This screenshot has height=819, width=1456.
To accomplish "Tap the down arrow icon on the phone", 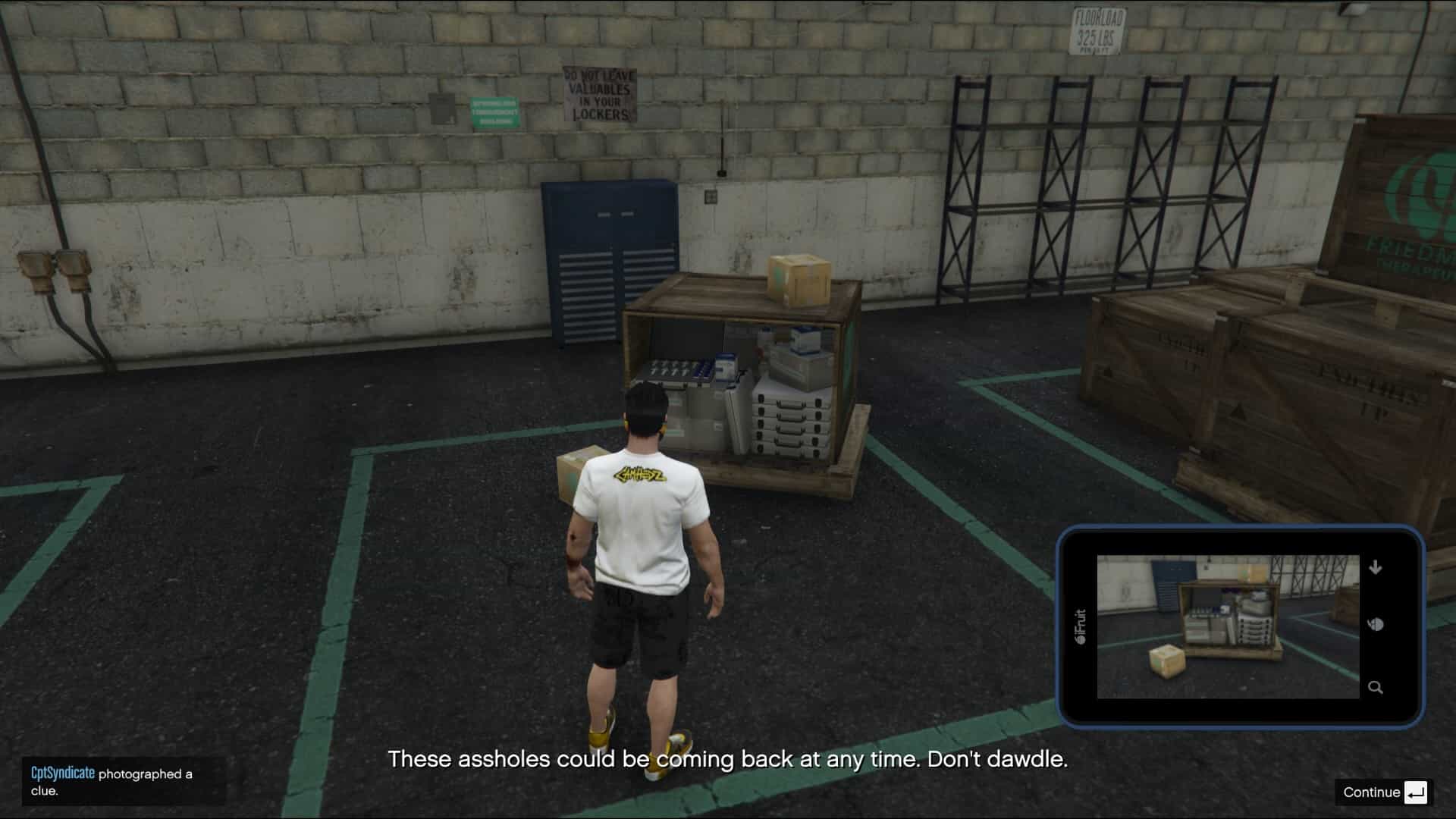I will pos(1376,567).
